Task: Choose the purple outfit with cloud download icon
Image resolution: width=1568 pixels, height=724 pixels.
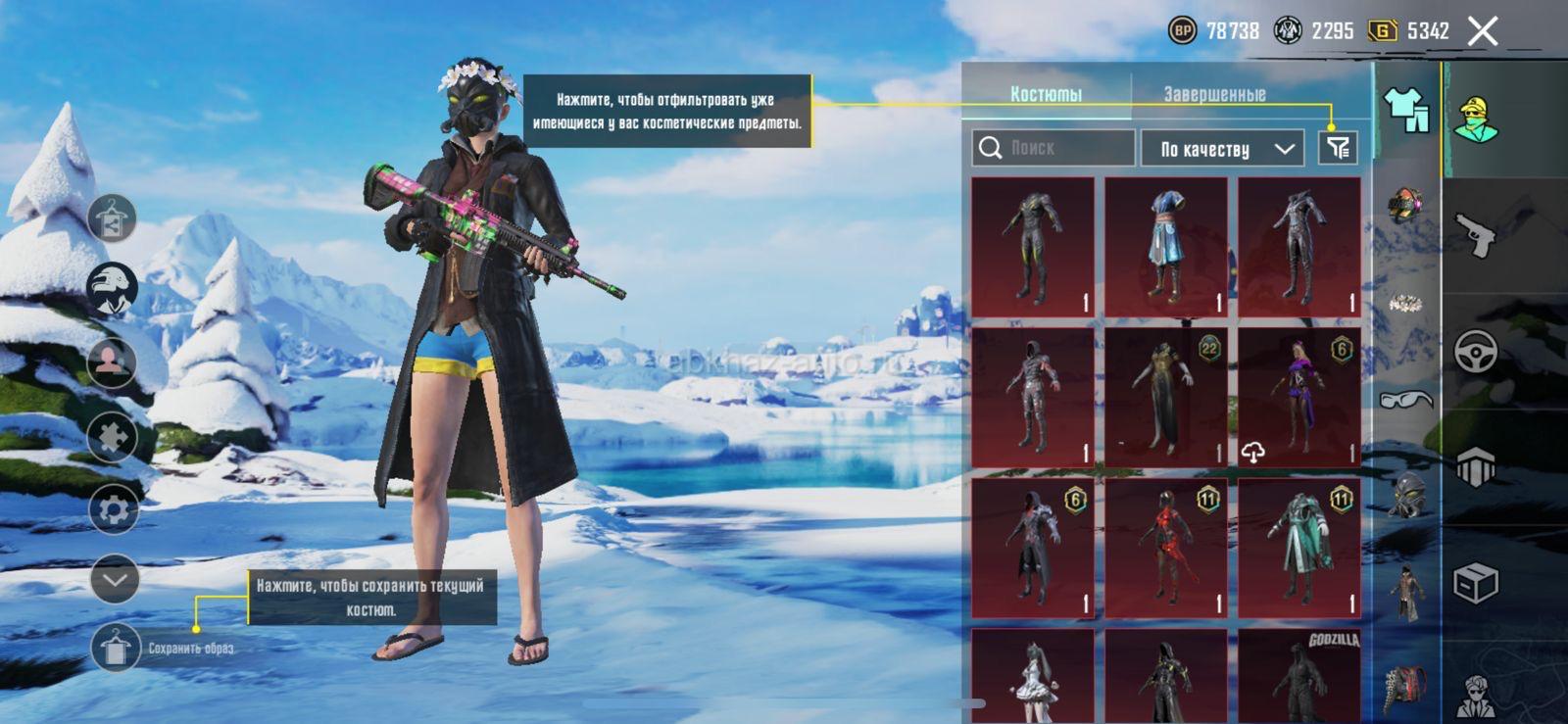Action: click(x=1298, y=398)
